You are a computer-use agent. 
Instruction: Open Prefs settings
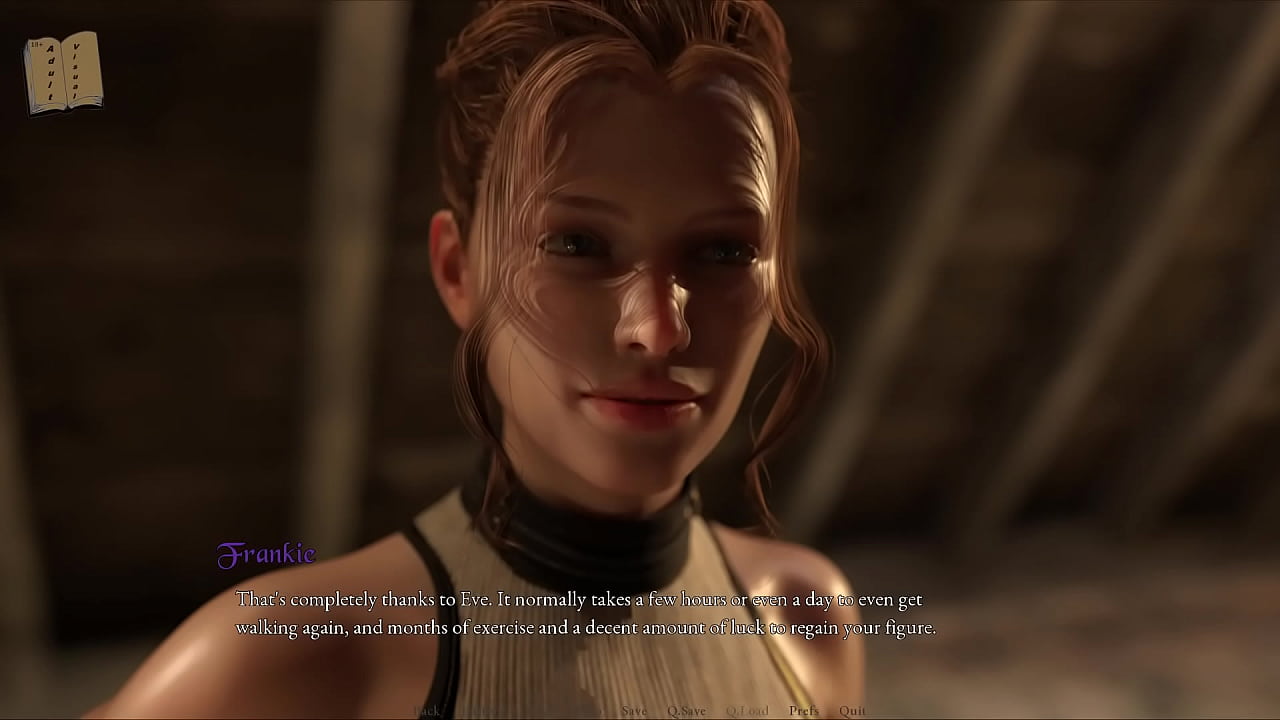coord(803,711)
